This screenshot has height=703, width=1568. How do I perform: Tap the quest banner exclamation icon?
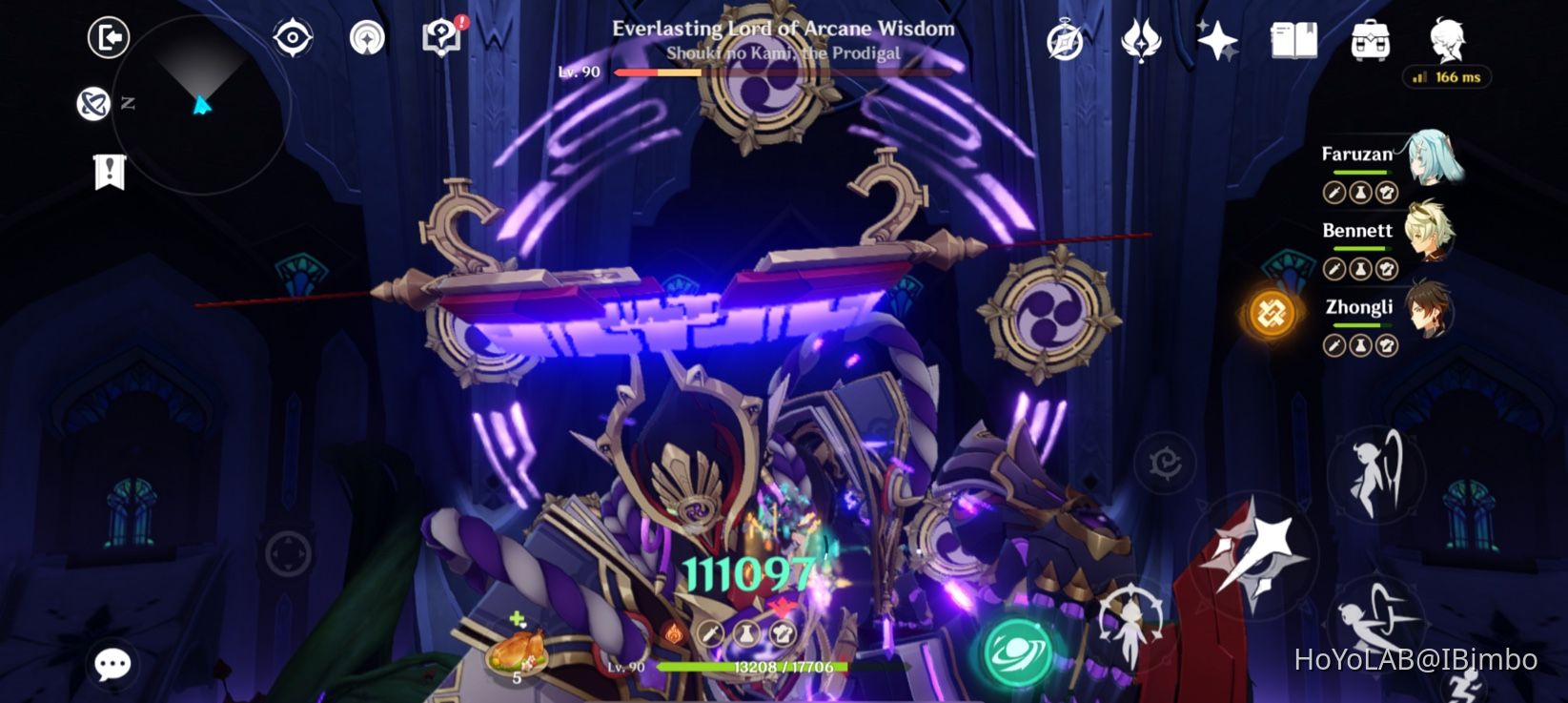(x=110, y=174)
